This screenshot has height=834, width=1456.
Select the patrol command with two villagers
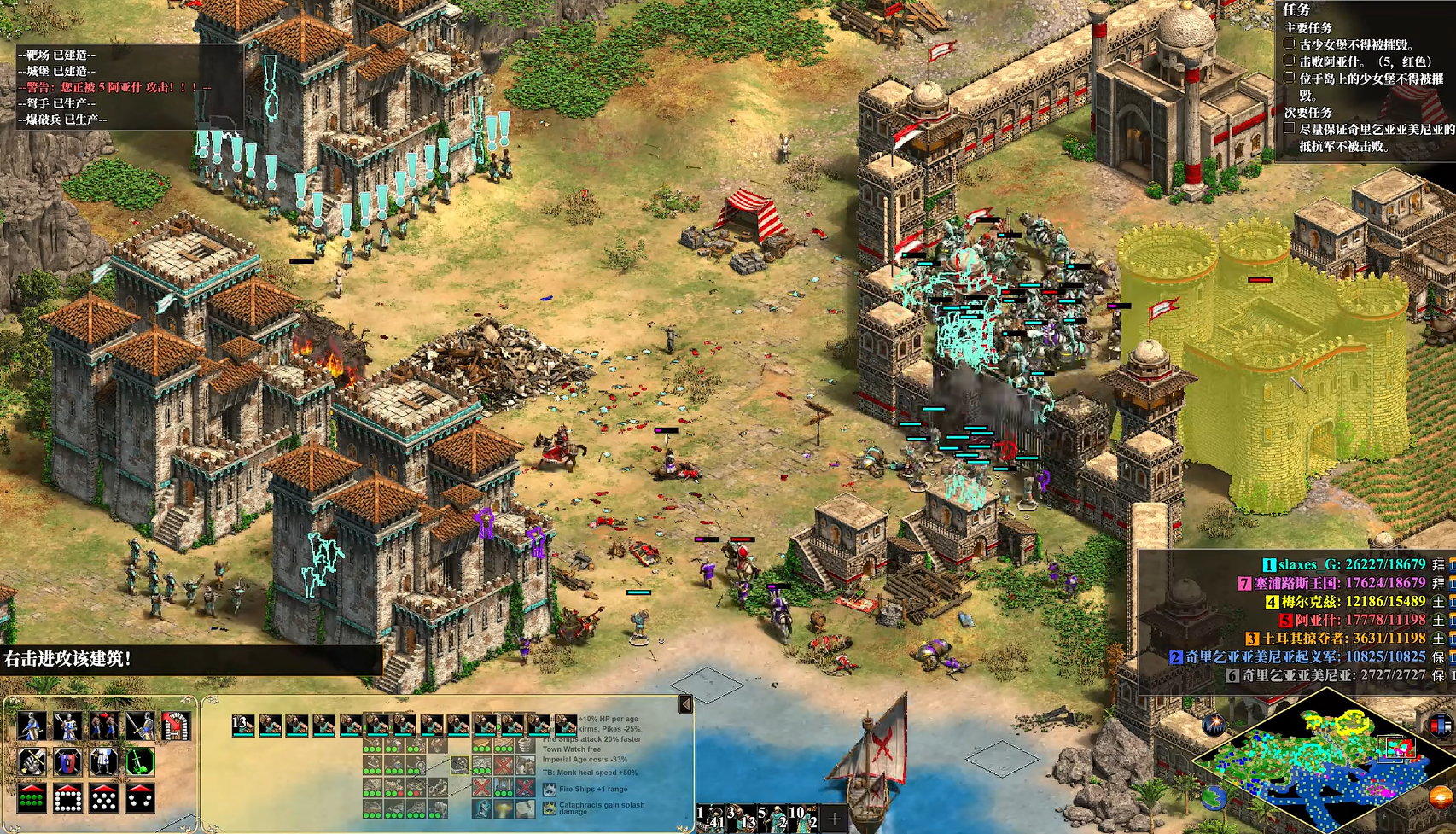pos(104,726)
